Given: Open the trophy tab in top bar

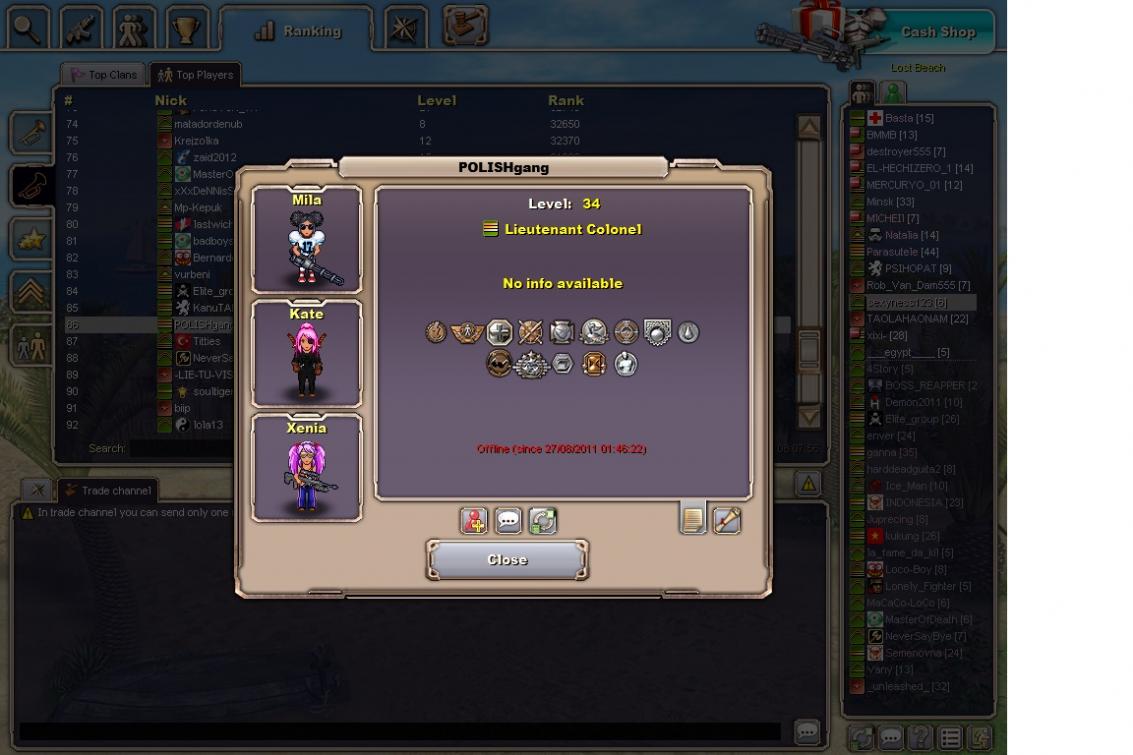Looking at the screenshot, I should pos(185,28).
